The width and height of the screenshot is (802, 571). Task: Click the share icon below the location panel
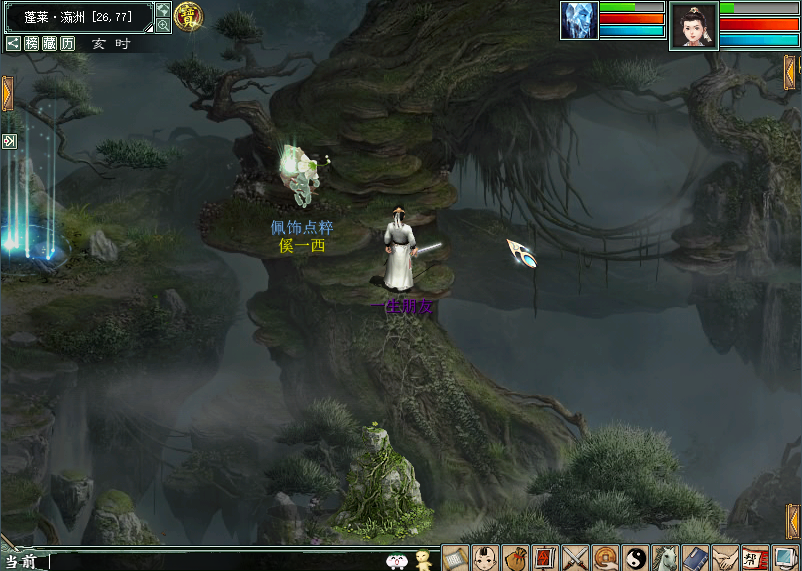(13, 43)
